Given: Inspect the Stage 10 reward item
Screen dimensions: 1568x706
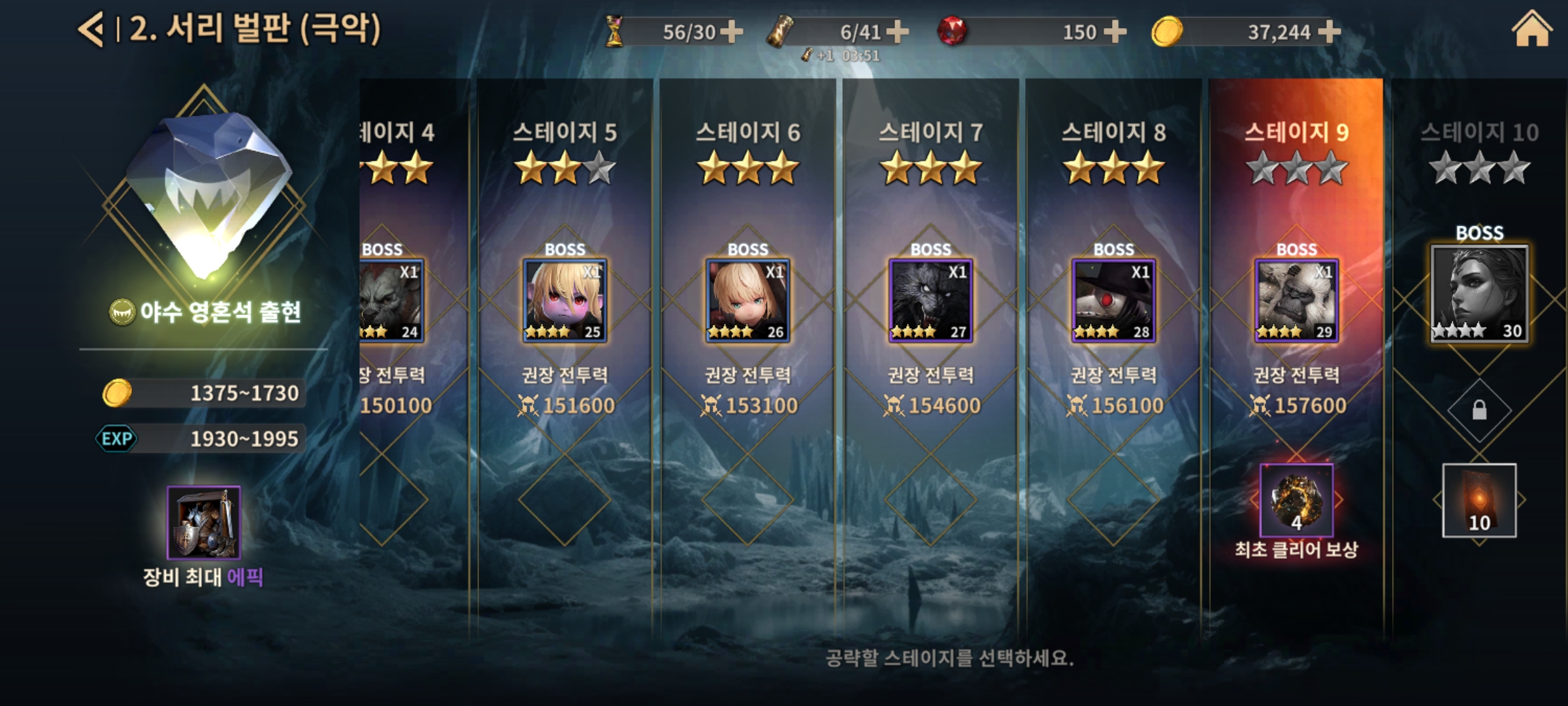Looking at the screenshot, I should tap(1480, 500).
